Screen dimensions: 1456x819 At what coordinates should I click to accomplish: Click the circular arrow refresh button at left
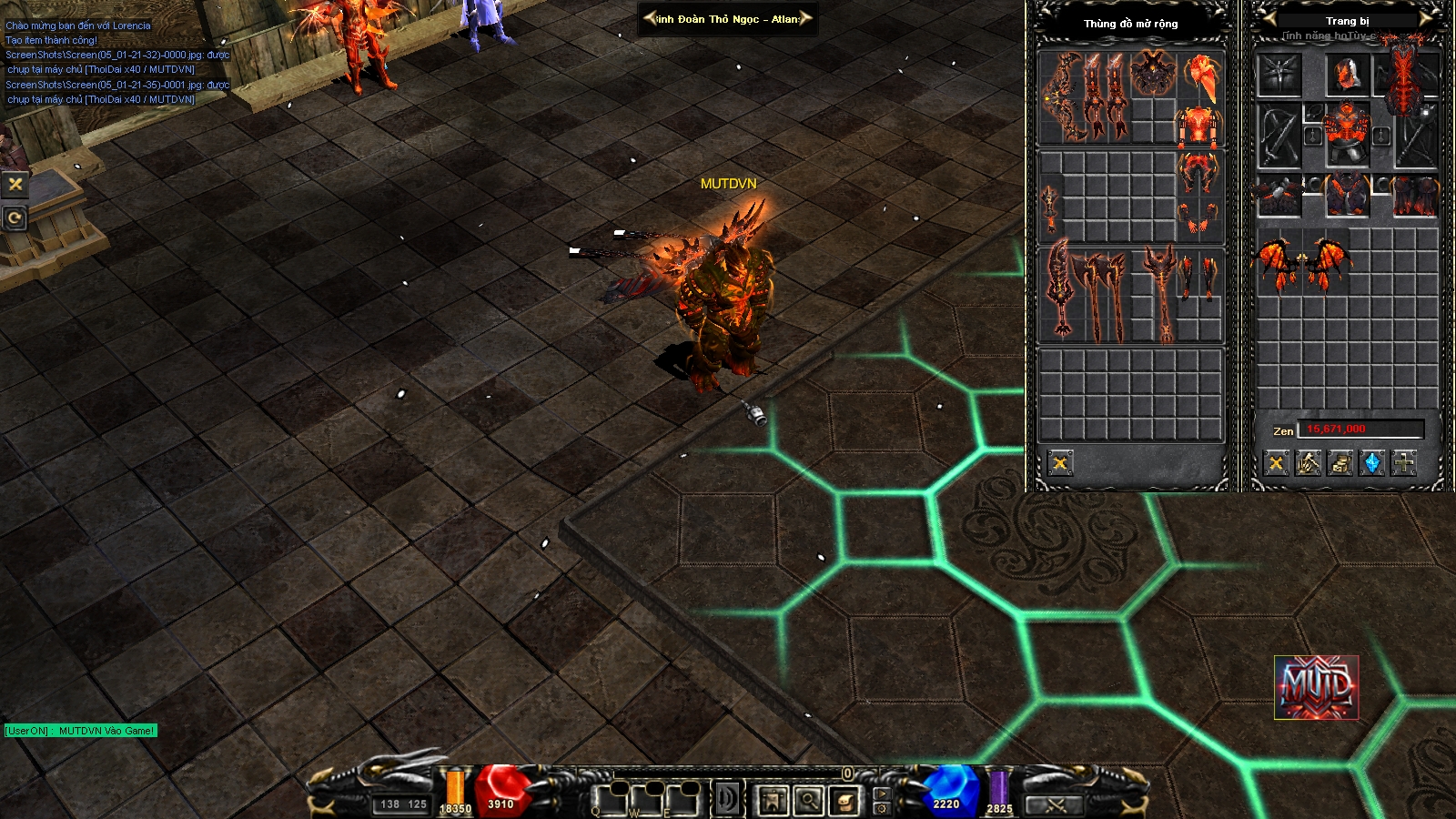pos(15,218)
